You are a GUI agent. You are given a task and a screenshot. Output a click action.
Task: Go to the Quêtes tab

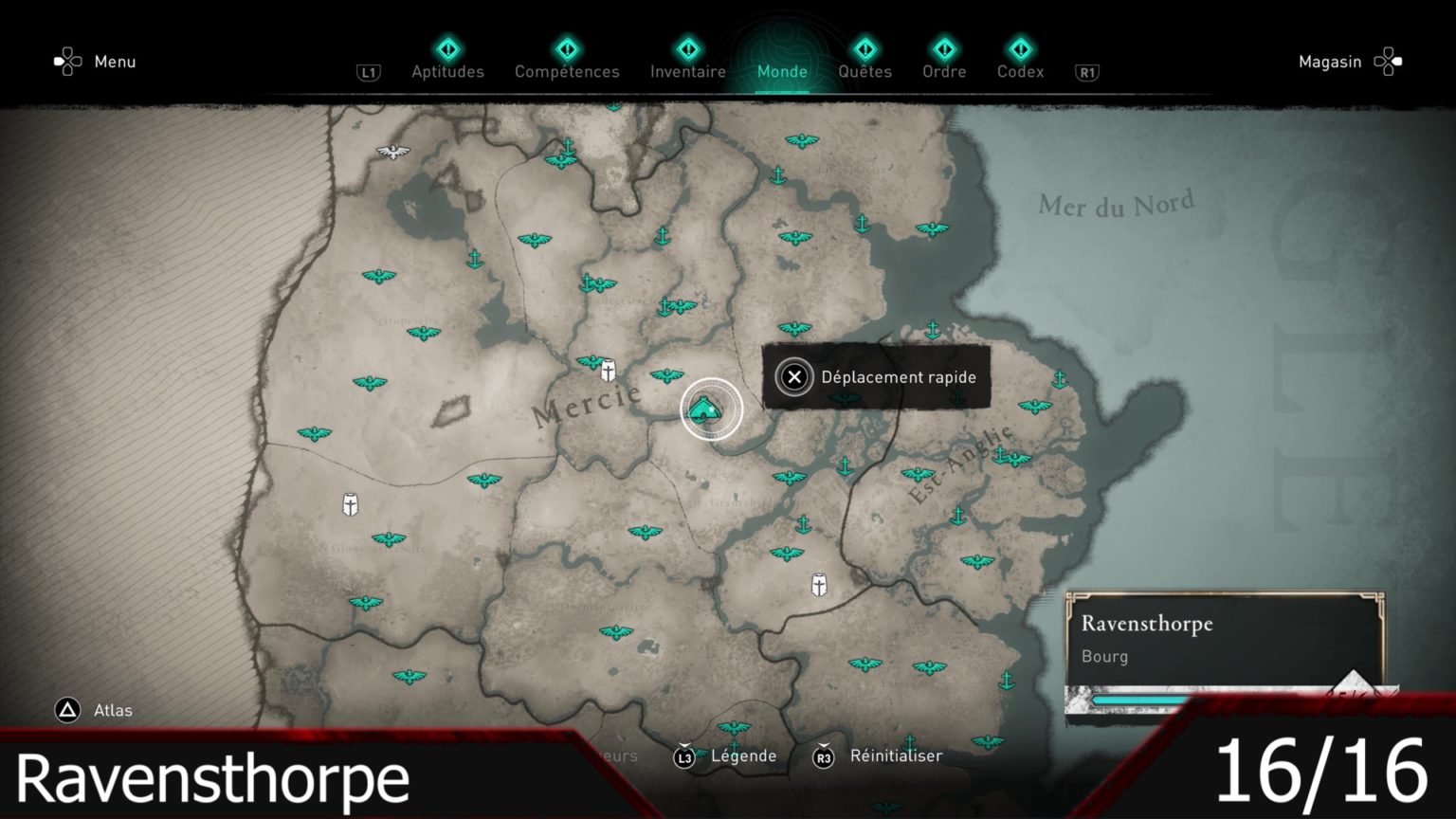[864, 61]
